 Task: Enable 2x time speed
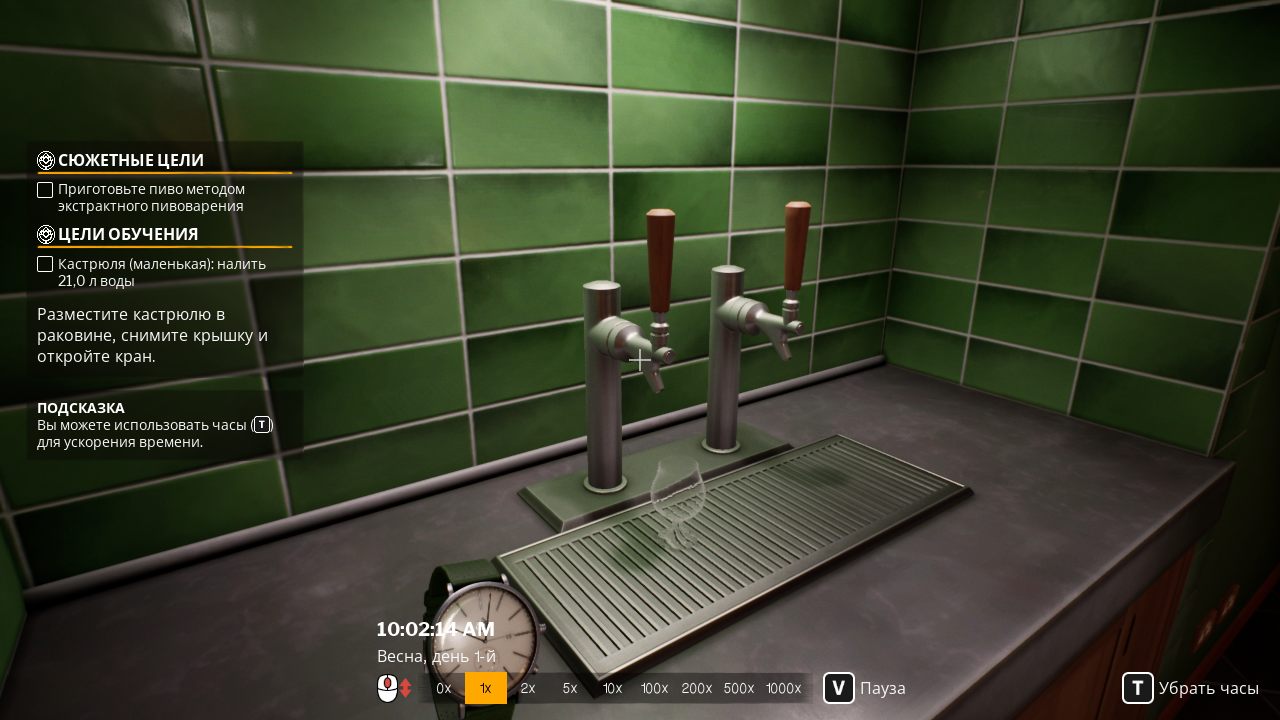(527, 688)
